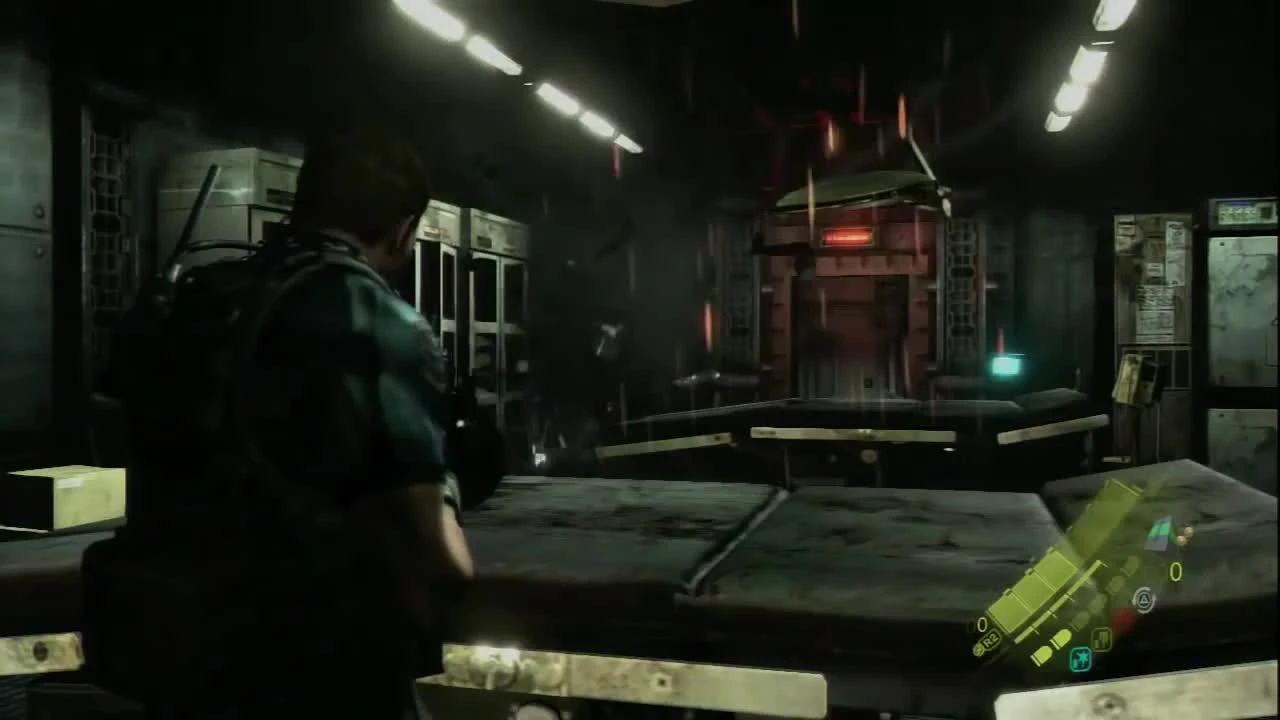Screen dimensions: 1280x720
Task: Toggle the teal monitor on the desk
Action: [x=1005, y=365]
